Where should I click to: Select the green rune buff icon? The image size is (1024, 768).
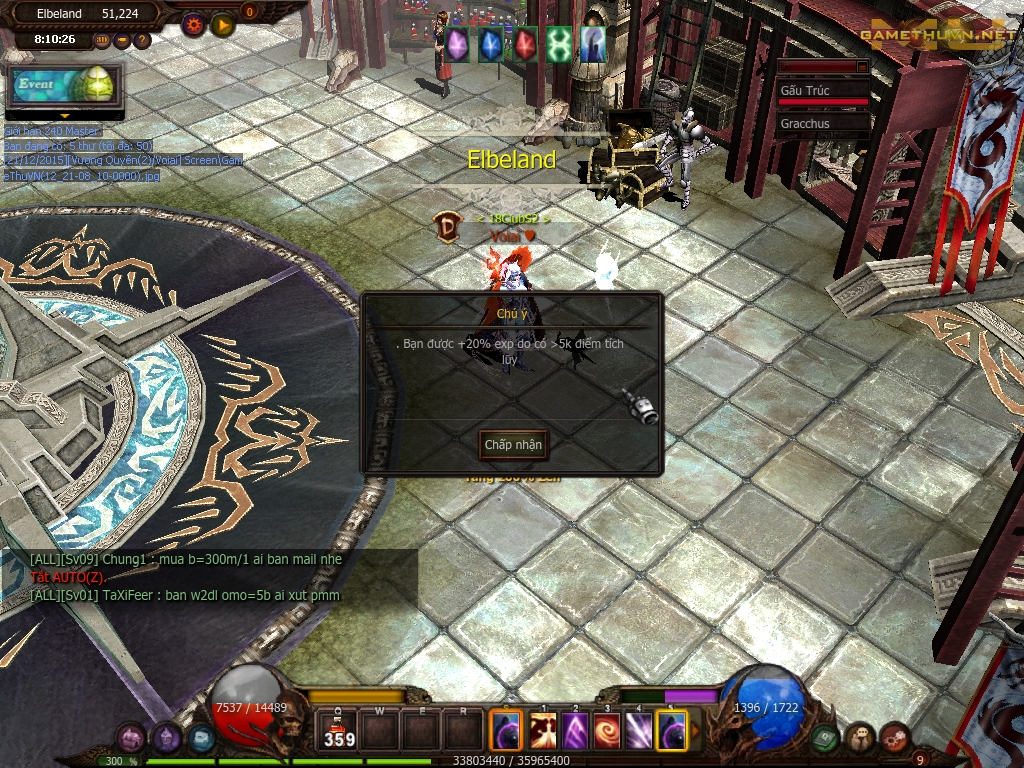pos(559,44)
